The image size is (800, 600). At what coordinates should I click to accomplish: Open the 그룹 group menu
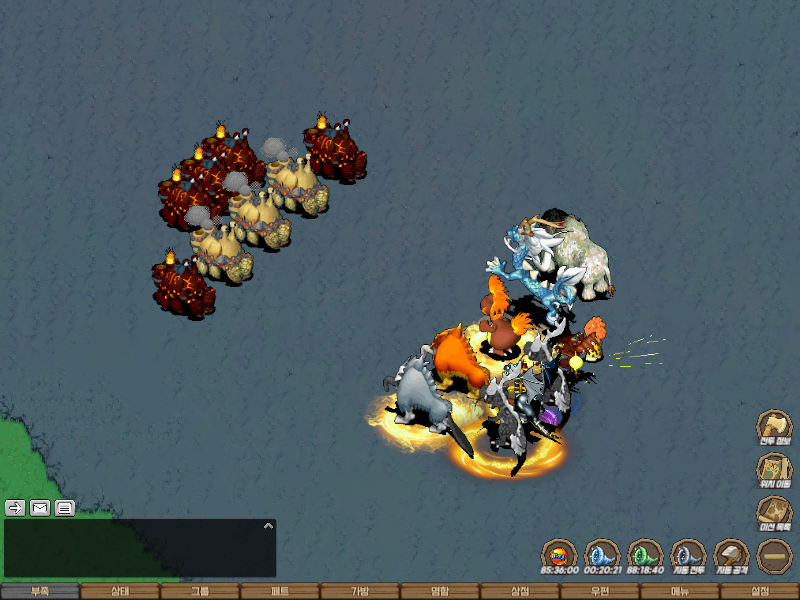[200, 591]
